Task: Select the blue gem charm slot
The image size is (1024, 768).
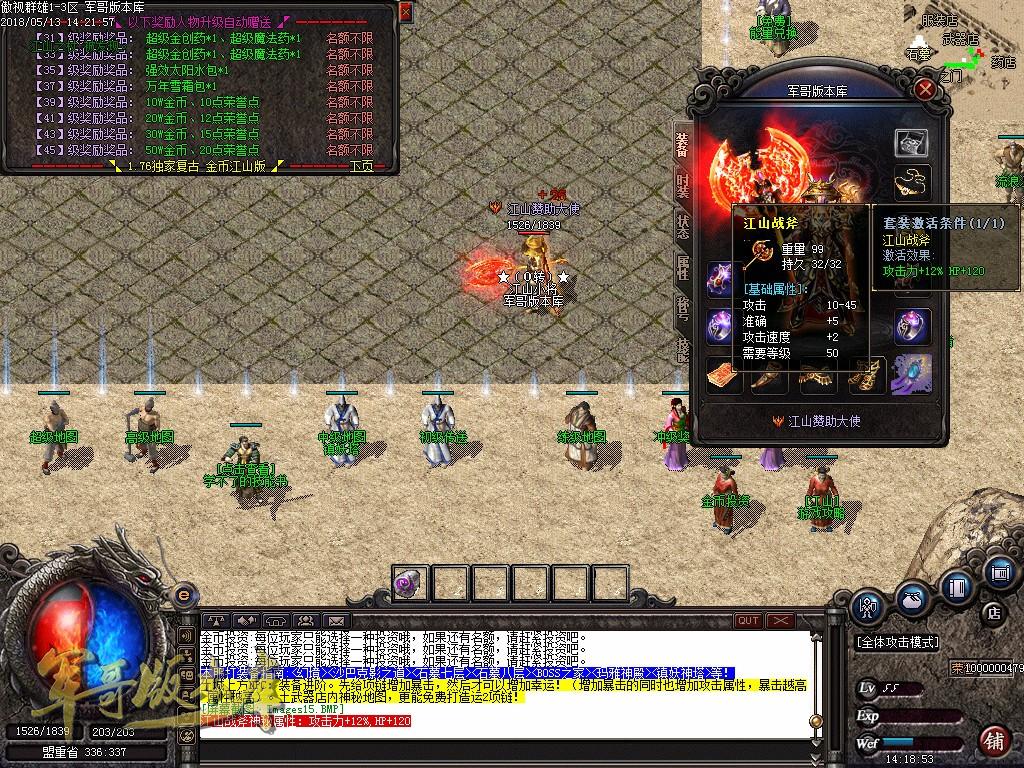Action: click(911, 374)
